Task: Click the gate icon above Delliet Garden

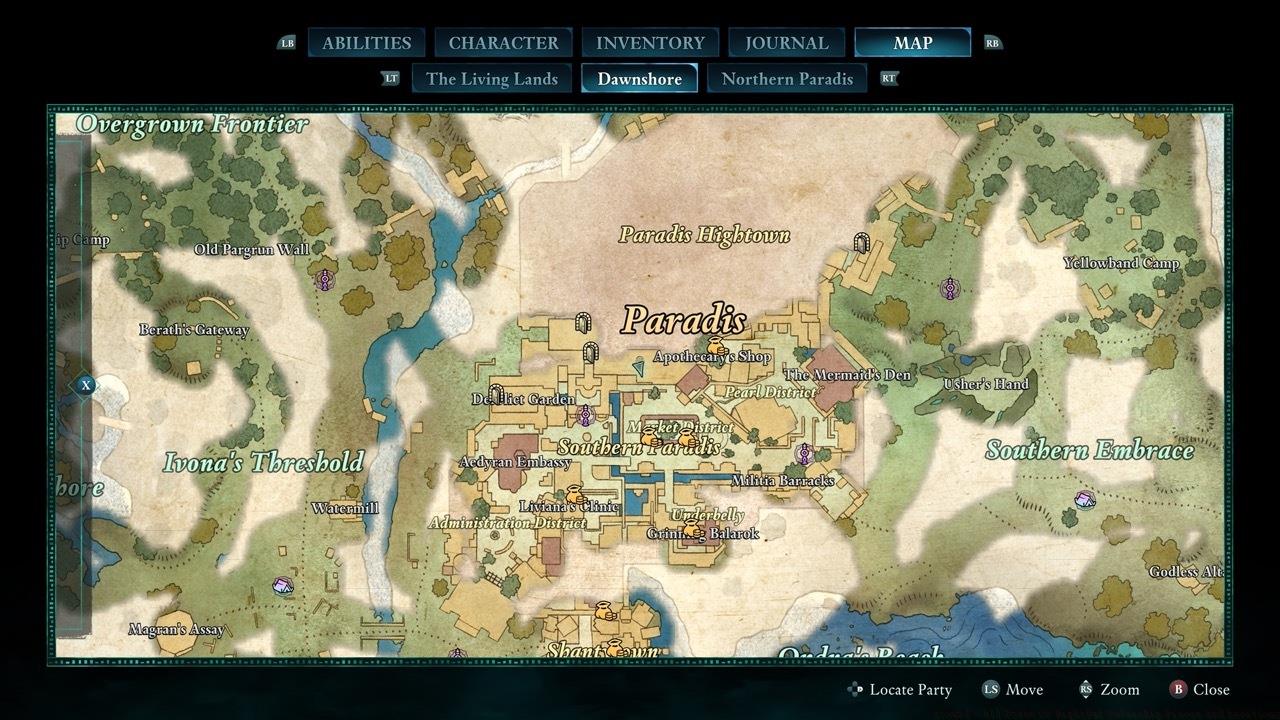Action: [x=589, y=353]
